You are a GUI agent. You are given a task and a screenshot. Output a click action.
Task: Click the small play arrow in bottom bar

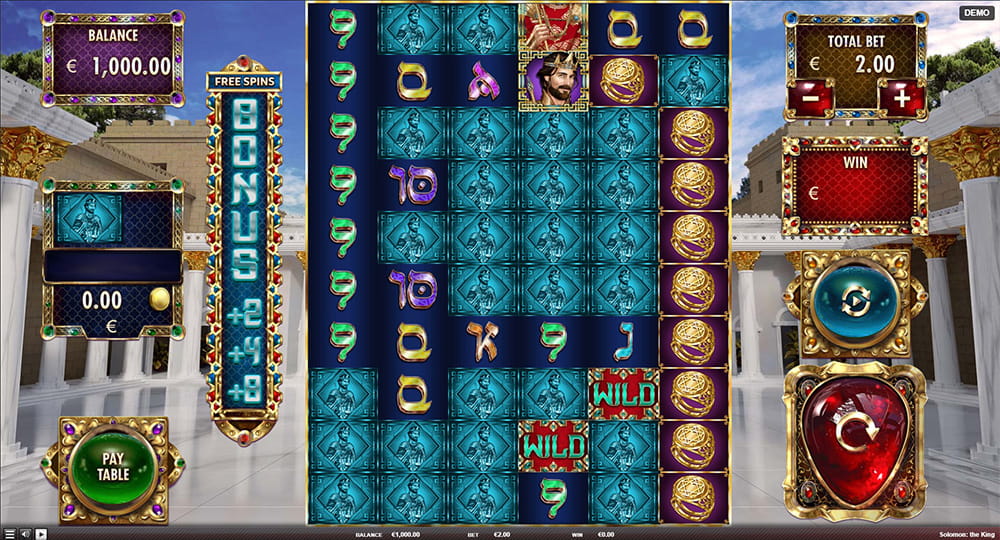point(41,534)
